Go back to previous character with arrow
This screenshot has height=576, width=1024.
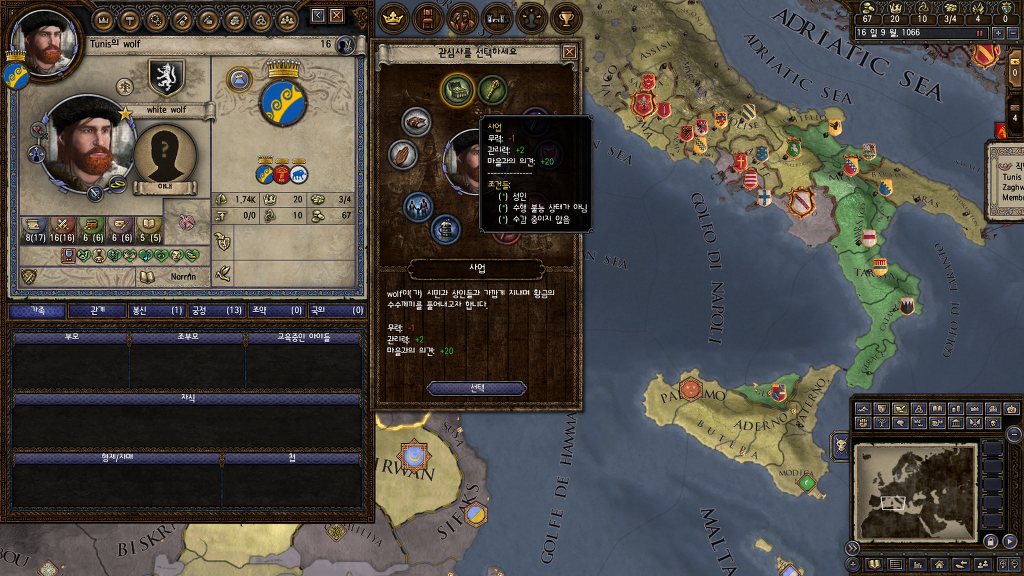318,15
